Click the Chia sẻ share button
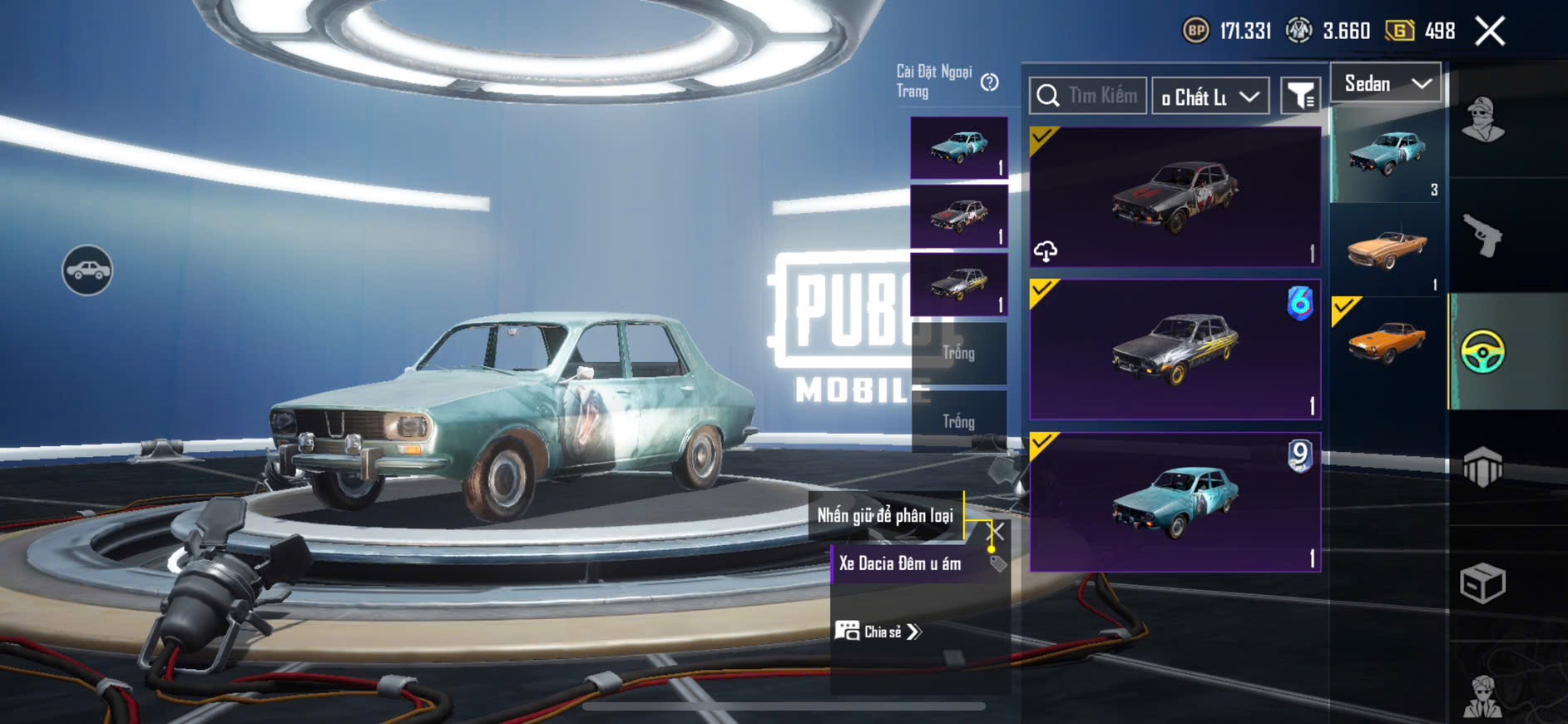The height and width of the screenshot is (724, 1568). 878,632
